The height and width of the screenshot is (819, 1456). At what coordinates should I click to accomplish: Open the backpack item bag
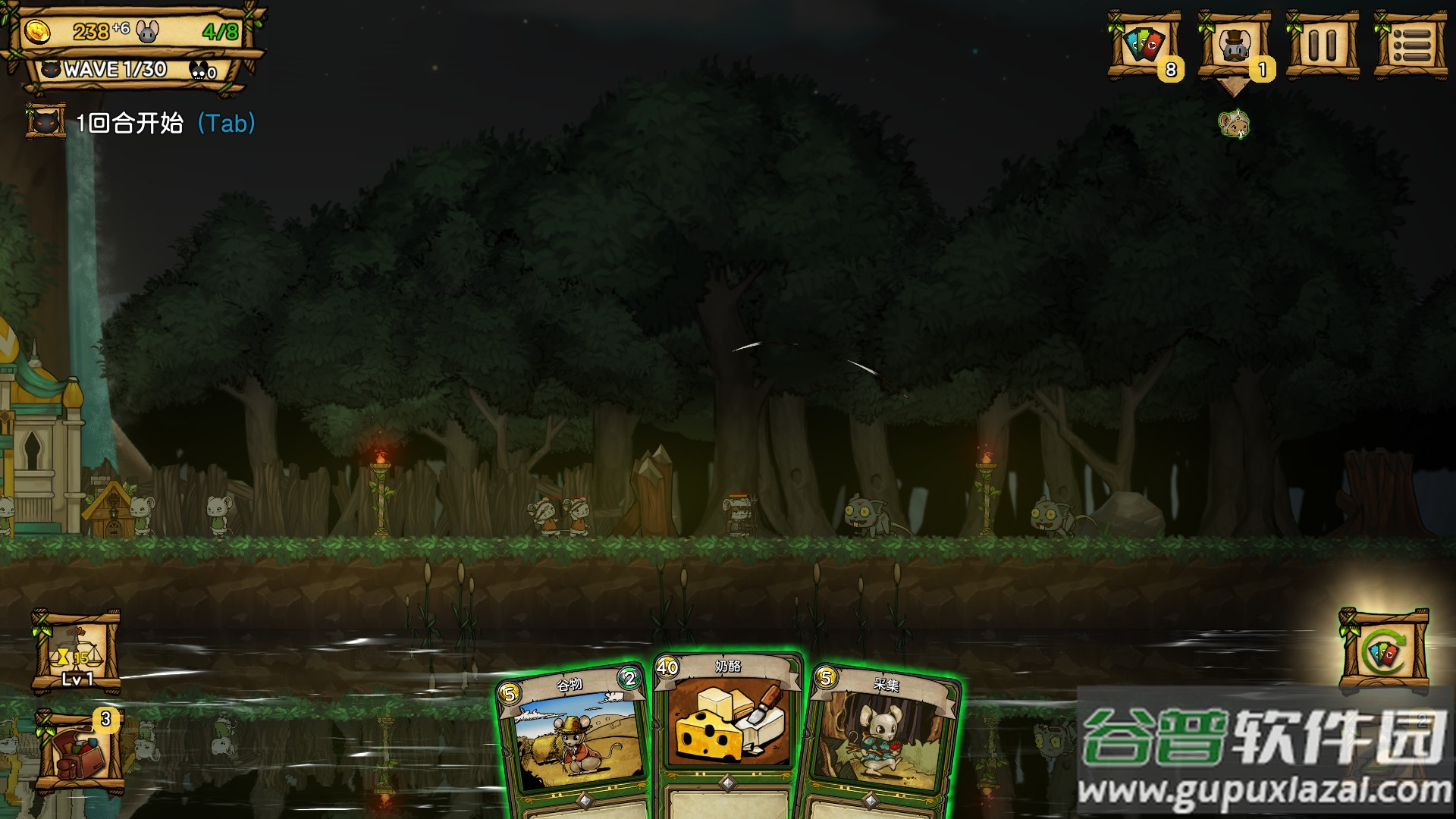pyautogui.click(x=79, y=752)
